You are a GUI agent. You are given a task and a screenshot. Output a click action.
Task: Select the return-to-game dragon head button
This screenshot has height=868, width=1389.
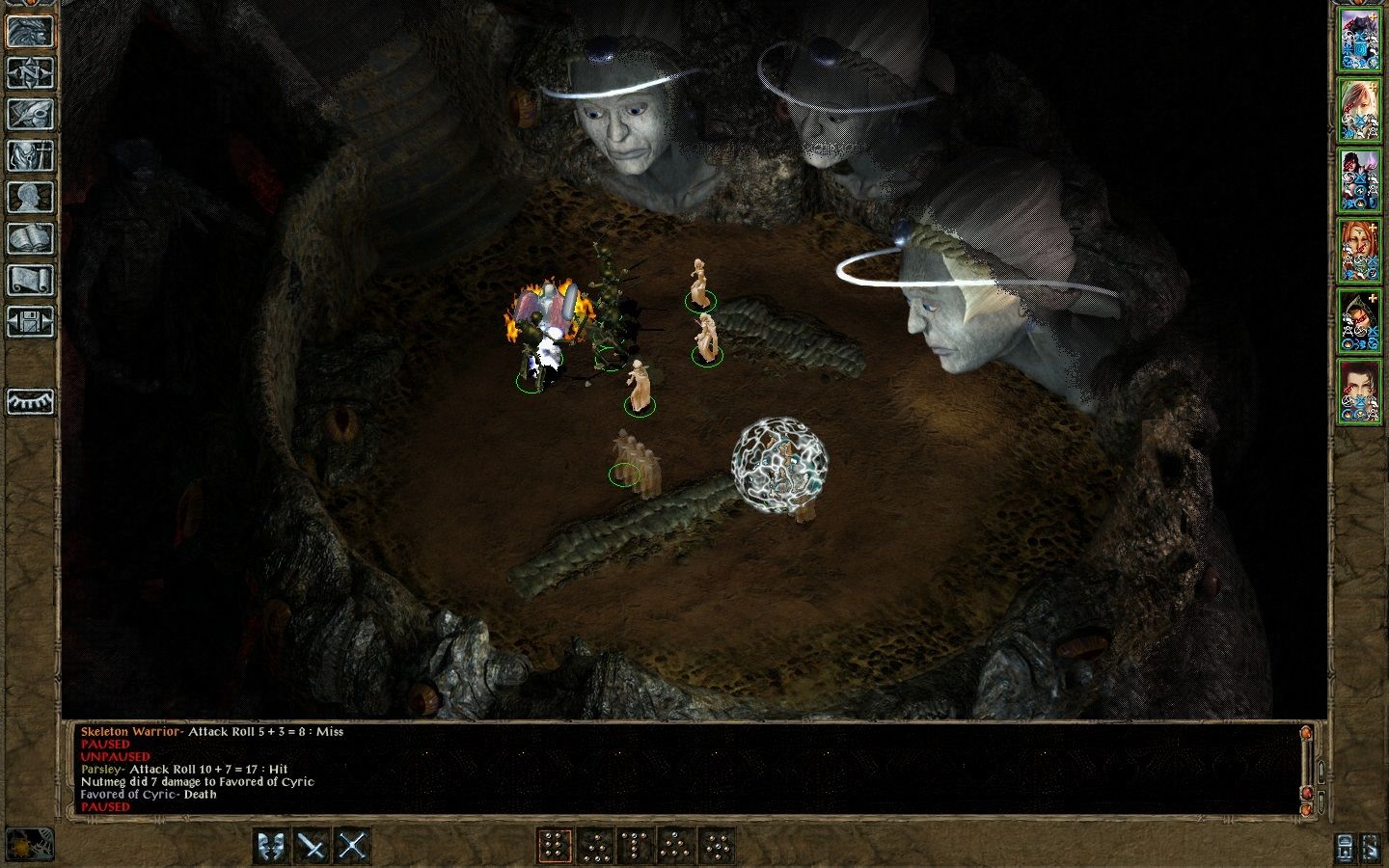[x=30, y=31]
